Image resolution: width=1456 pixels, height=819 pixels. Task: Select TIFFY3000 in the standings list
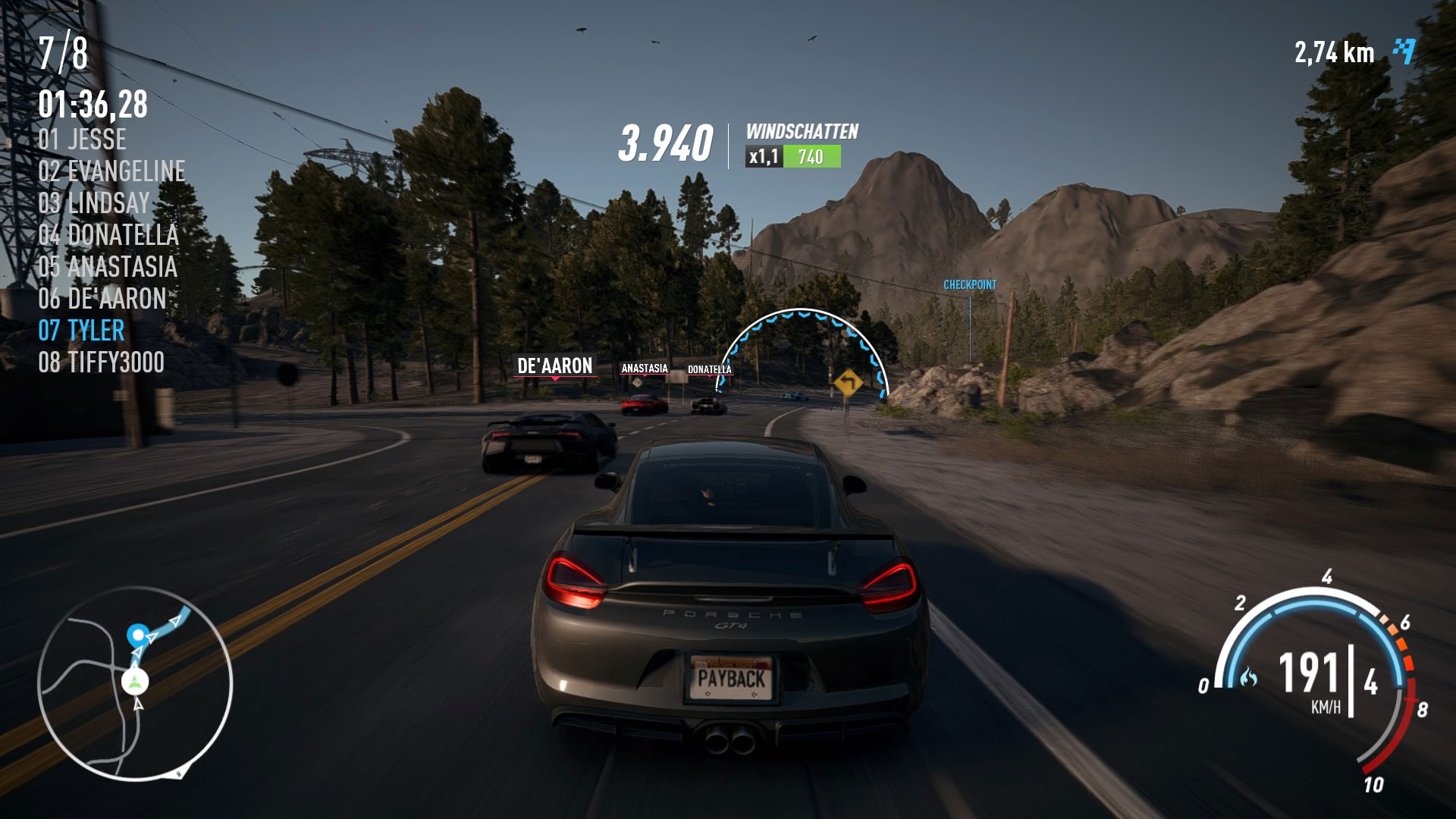tap(101, 362)
